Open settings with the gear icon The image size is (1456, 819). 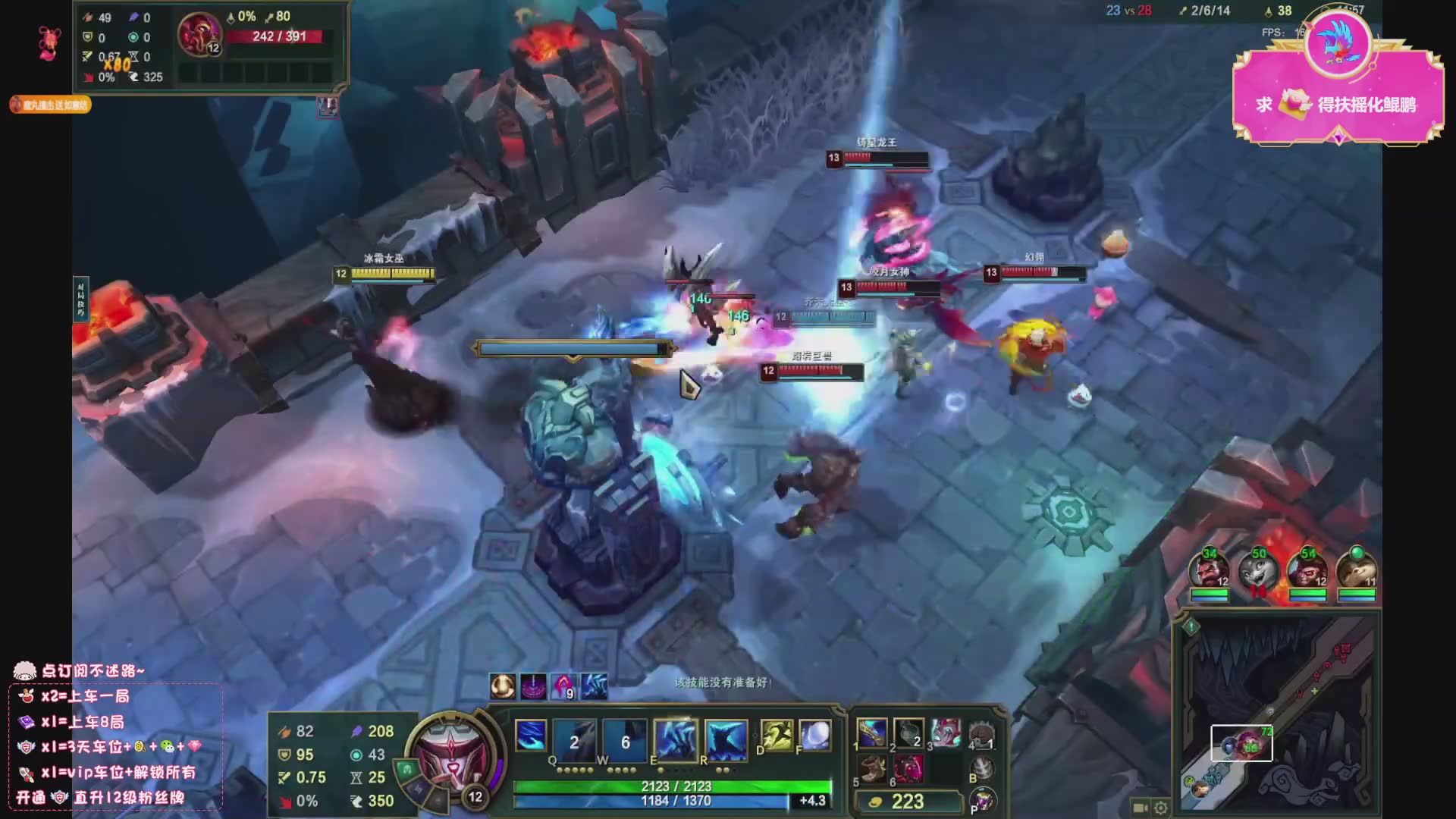click(x=1160, y=808)
